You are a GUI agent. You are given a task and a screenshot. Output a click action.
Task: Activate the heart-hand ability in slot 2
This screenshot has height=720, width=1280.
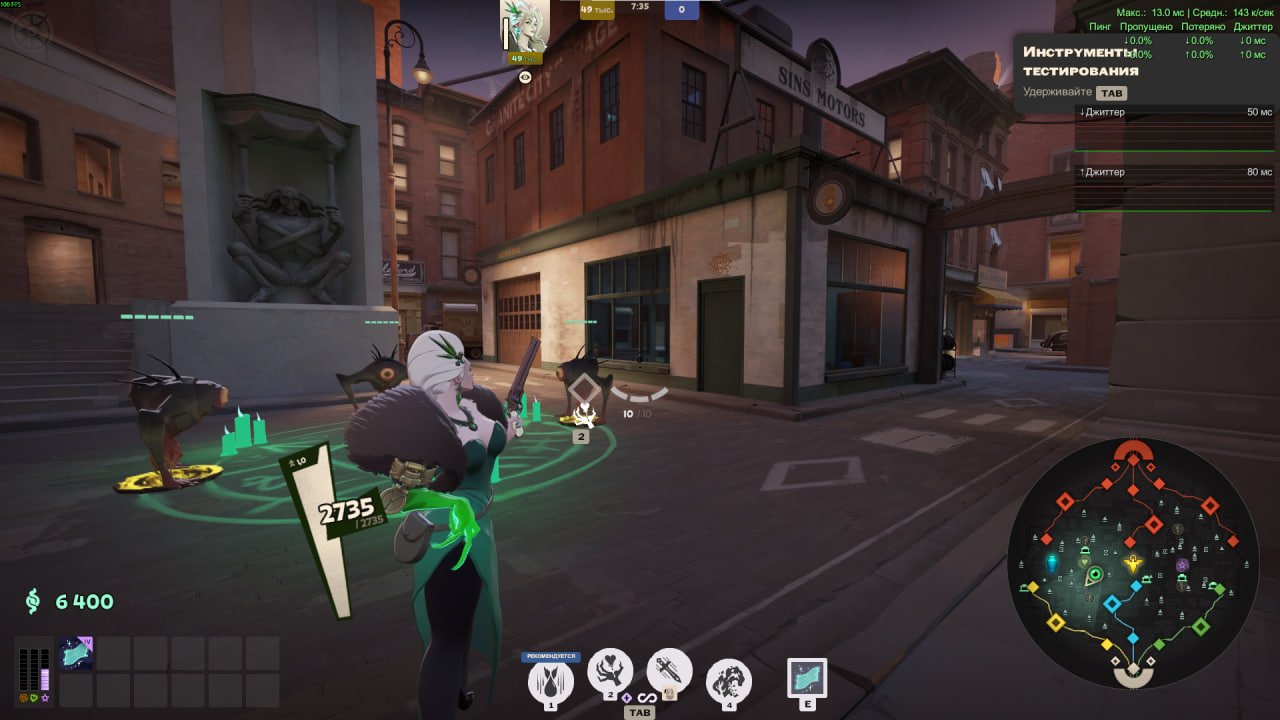click(x=609, y=669)
